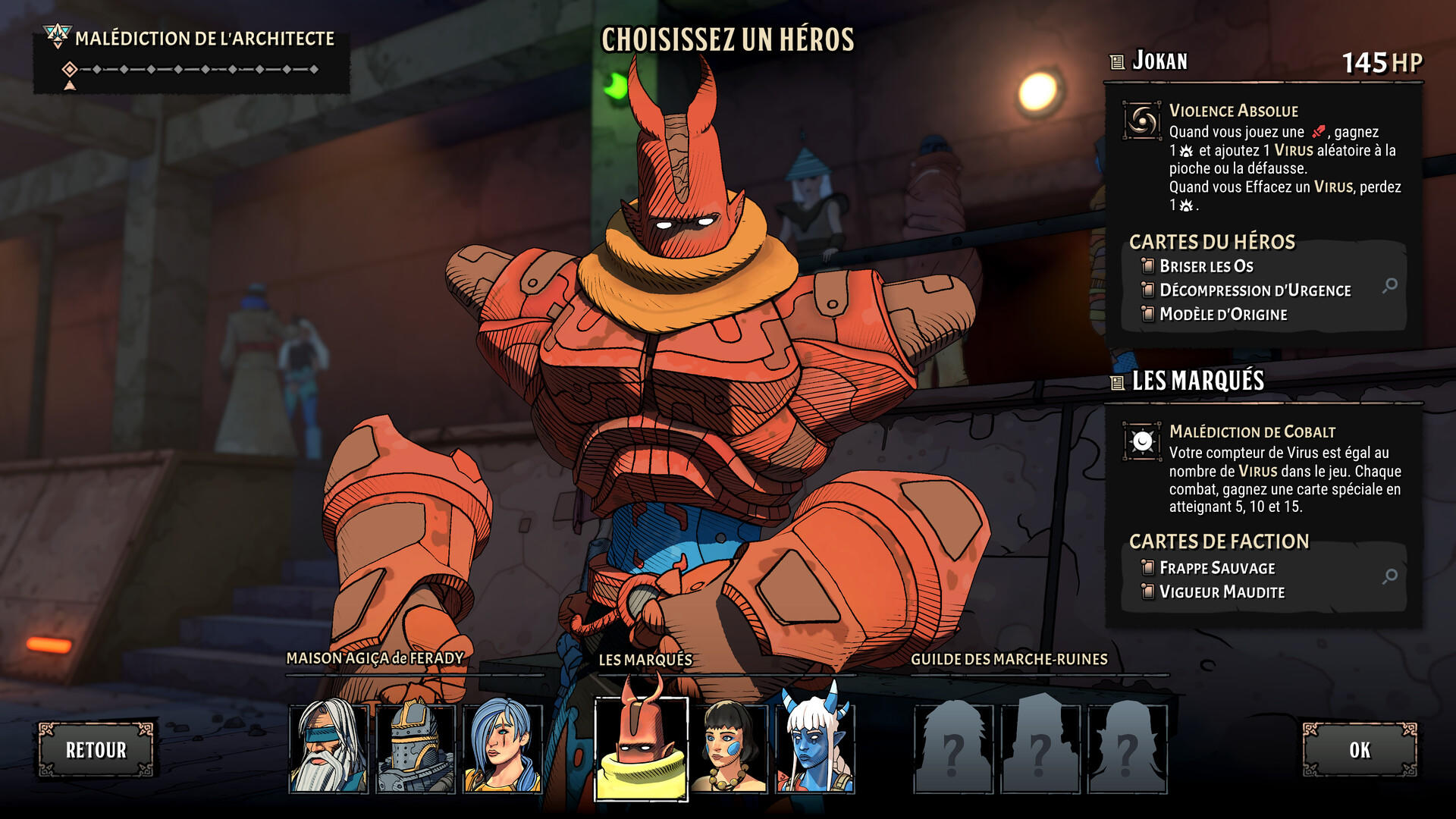Magnify the Cartes du Héros list
This screenshot has height=819, width=1456.
pyautogui.click(x=1389, y=286)
